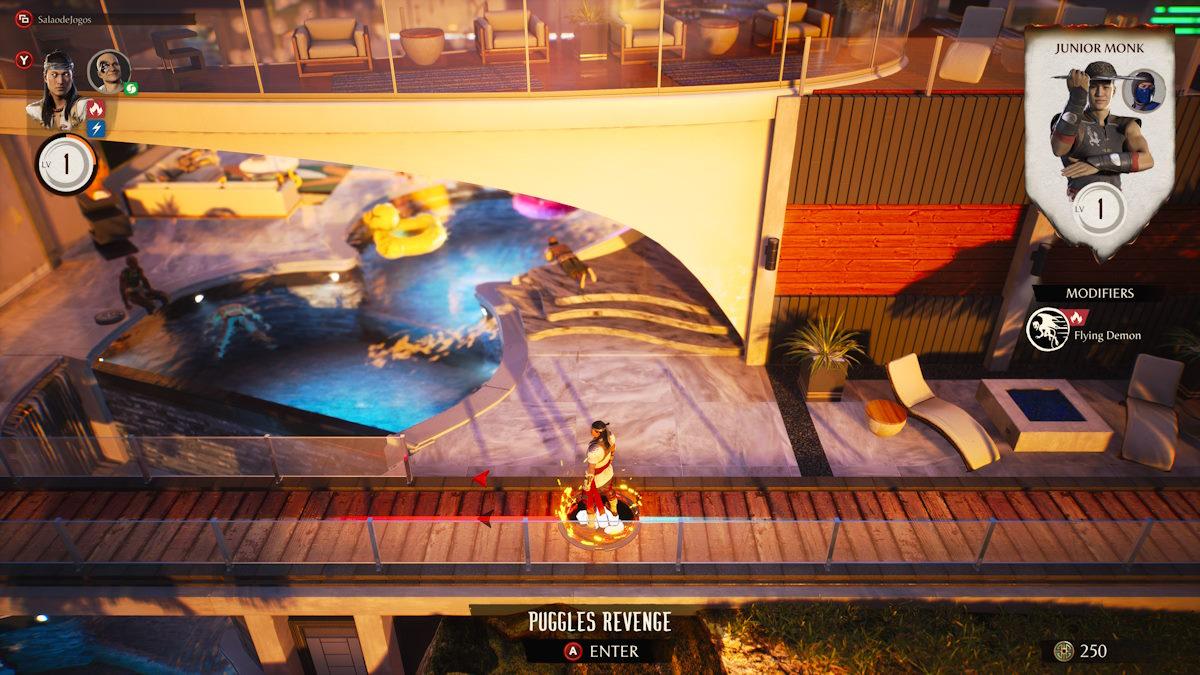The width and height of the screenshot is (1200, 675).
Task: Select the Liu Kang player portrait
Action: click(60, 86)
